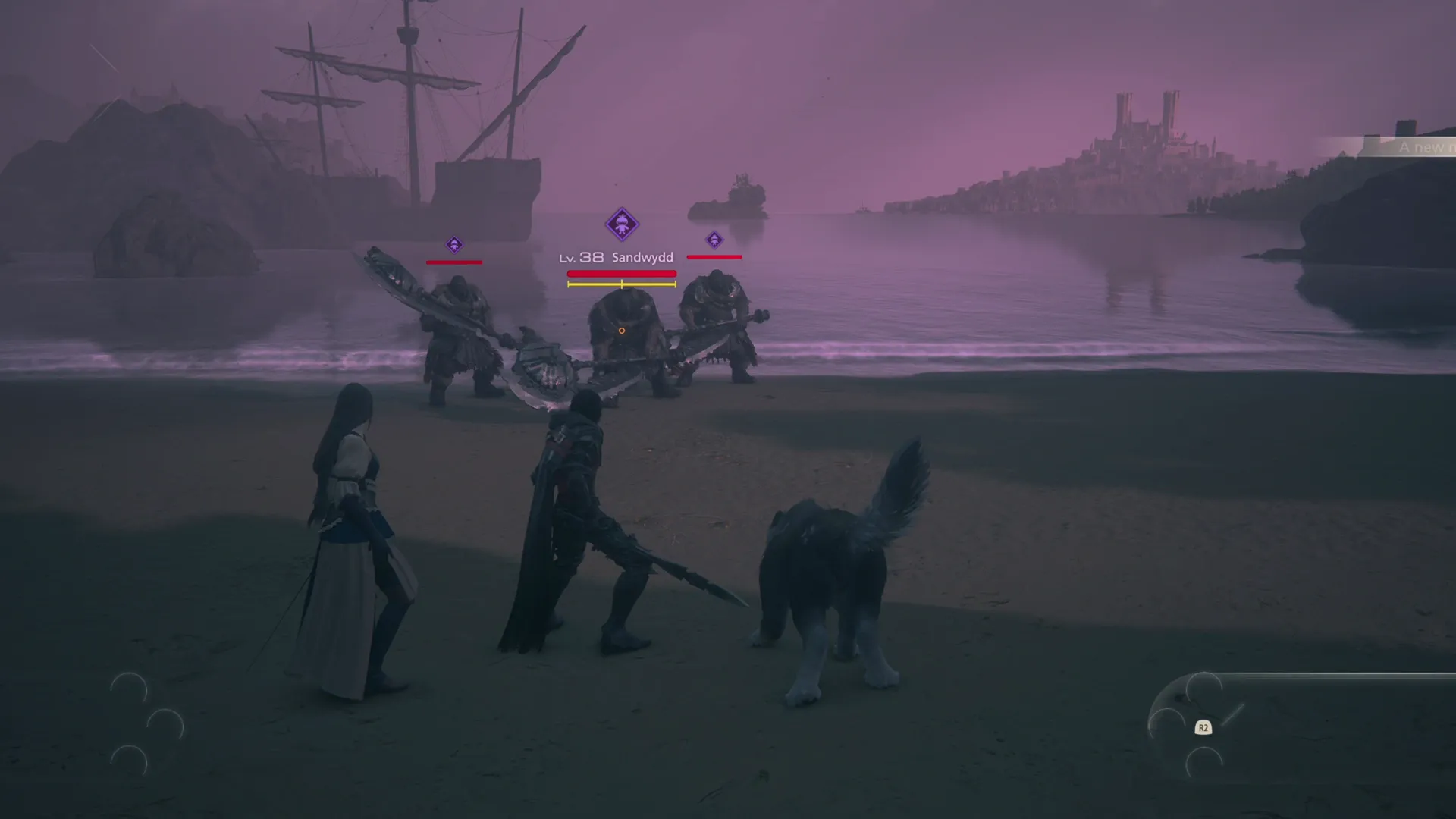Viewport: 1456px width, 819px height.
Task: Click Sandwydd's yellow will gauge bar
Action: coord(622,286)
